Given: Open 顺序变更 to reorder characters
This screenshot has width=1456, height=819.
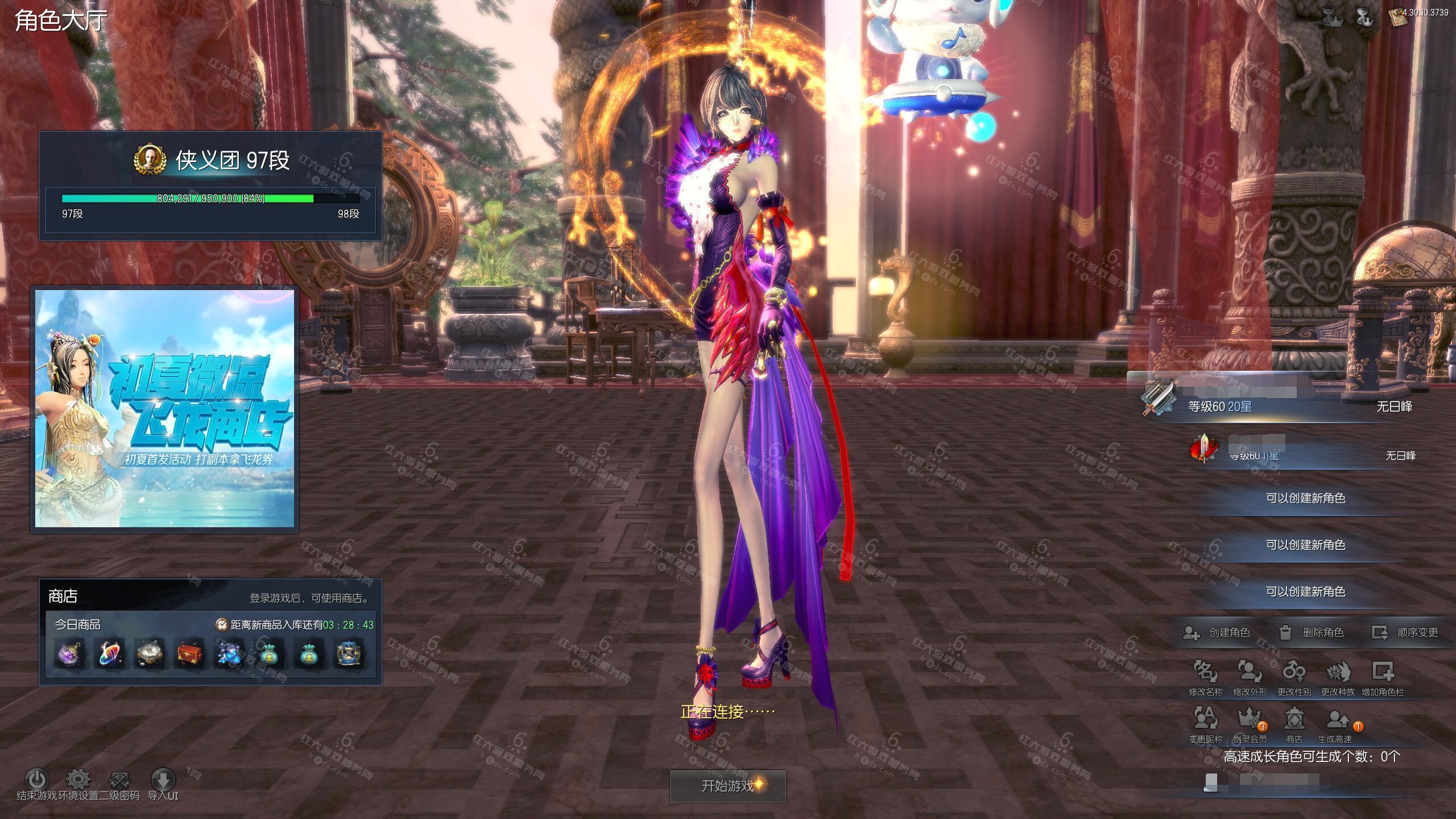Looking at the screenshot, I should click(1405, 632).
